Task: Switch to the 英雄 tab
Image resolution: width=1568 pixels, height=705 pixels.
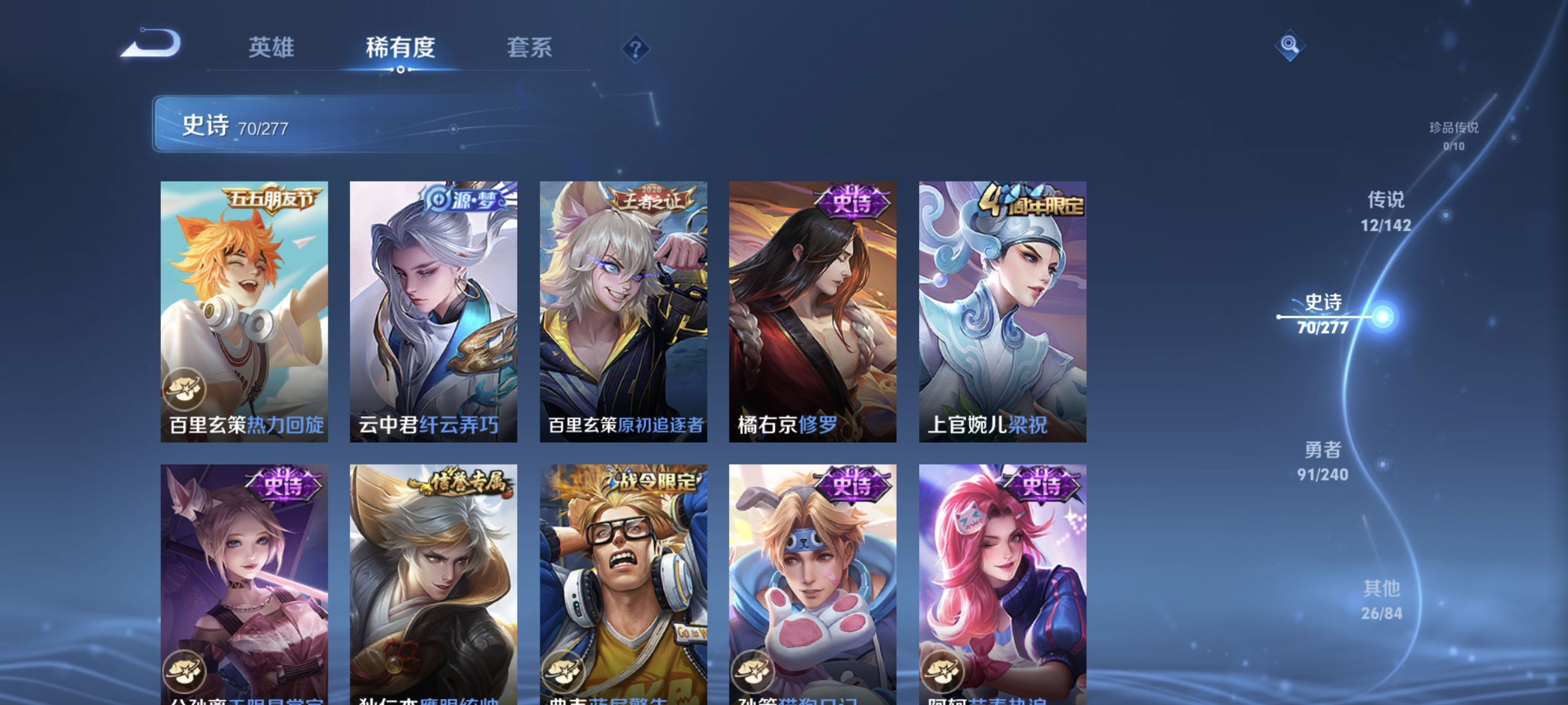Action: 271,49
